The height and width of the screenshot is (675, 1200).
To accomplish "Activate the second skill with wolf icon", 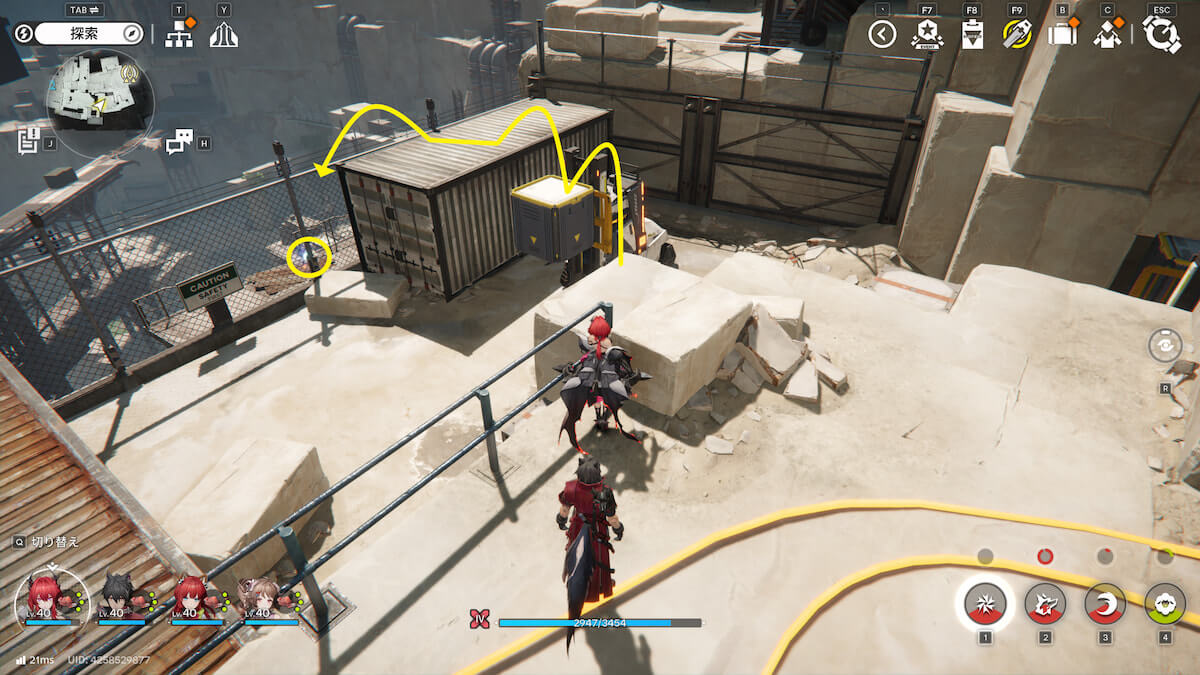I will [1045, 603].
